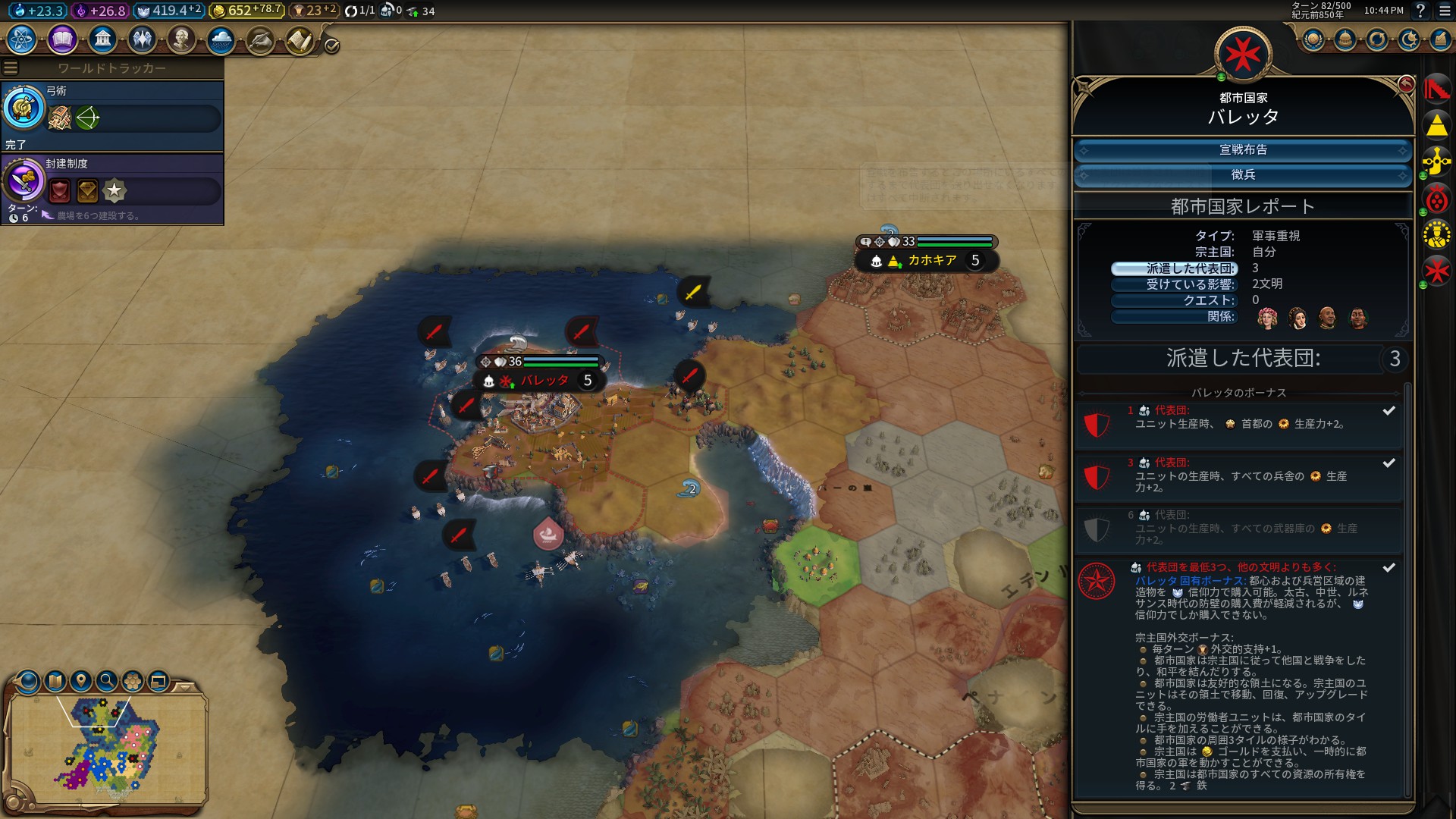This screenshot has height=819, width=1456.
Task: Switch to the 受けている影響 tab
Action: pyautogui.click(x=1174, y=284)
